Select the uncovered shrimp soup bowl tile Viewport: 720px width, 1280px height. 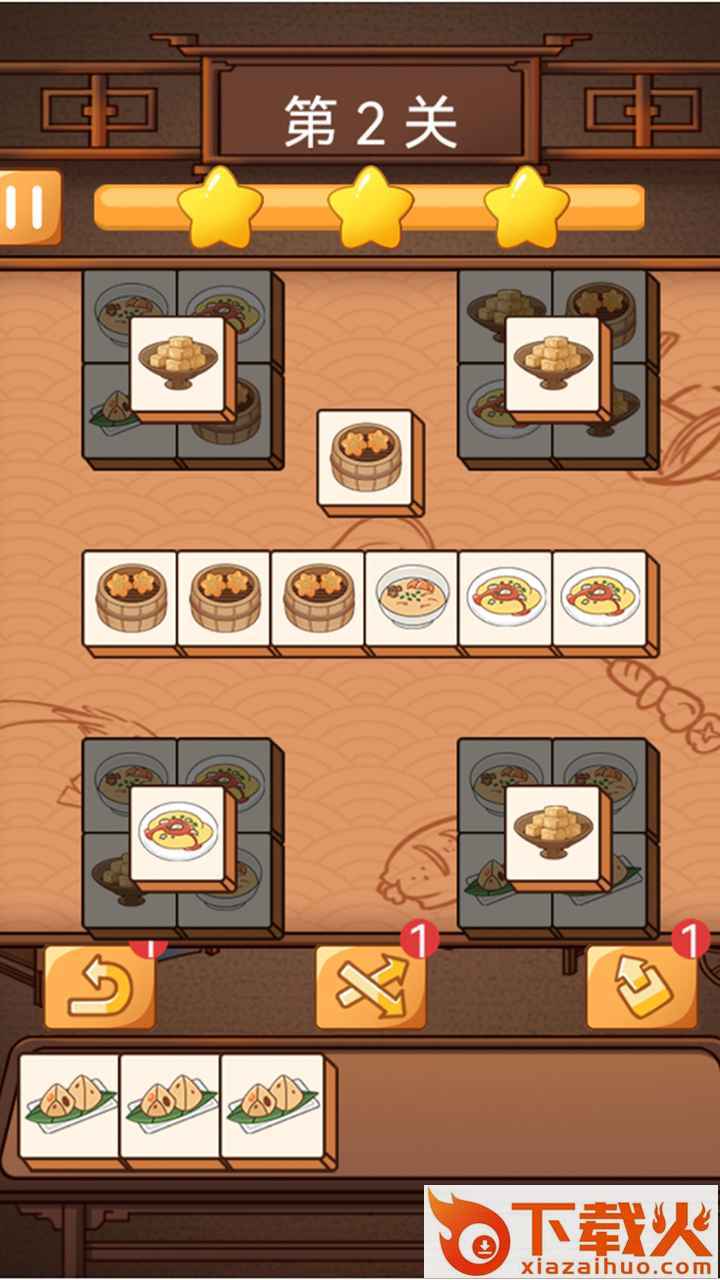[411, 598]
